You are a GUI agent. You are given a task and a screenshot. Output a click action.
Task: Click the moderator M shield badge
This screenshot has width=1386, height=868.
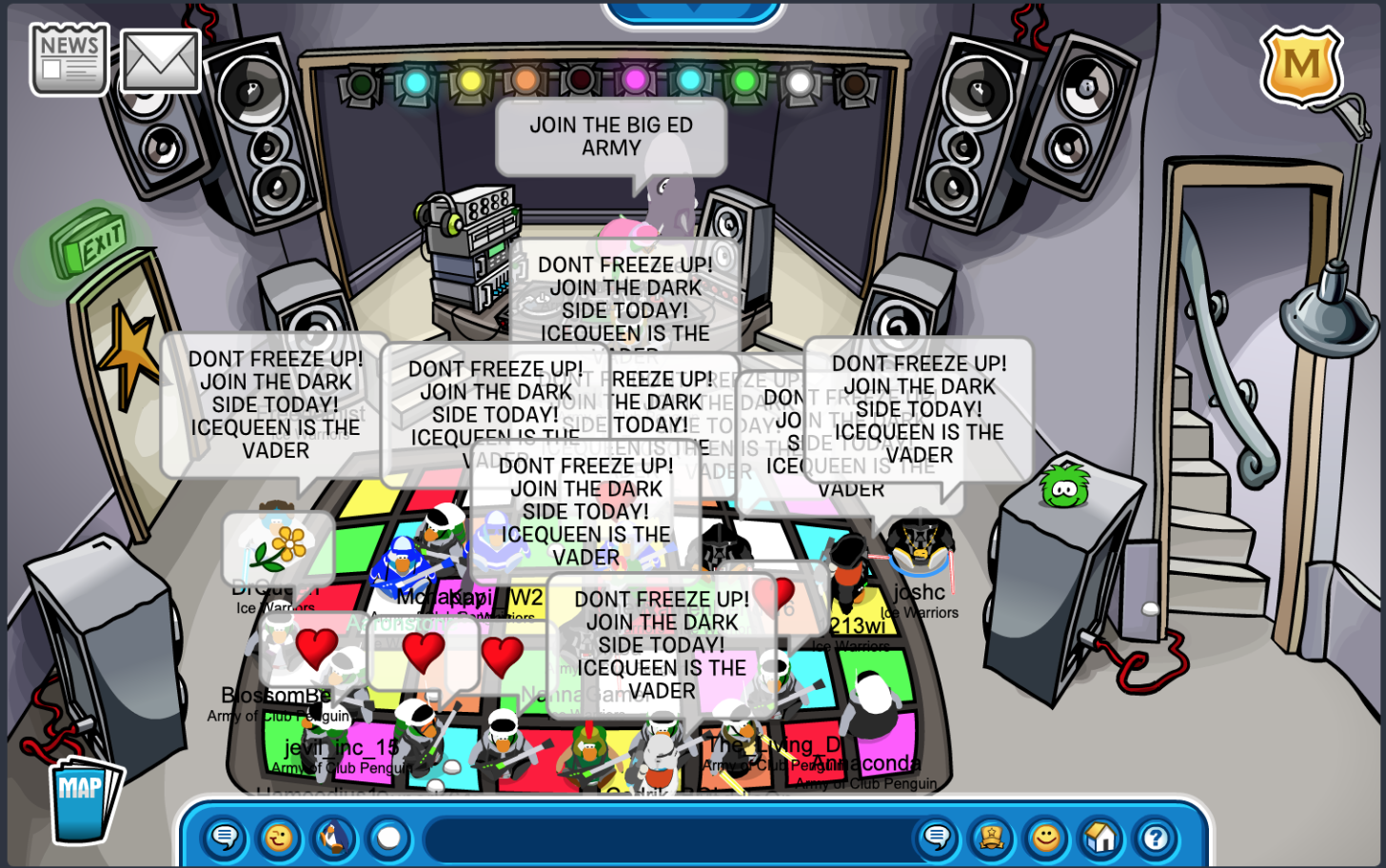tap(1301, 65)
